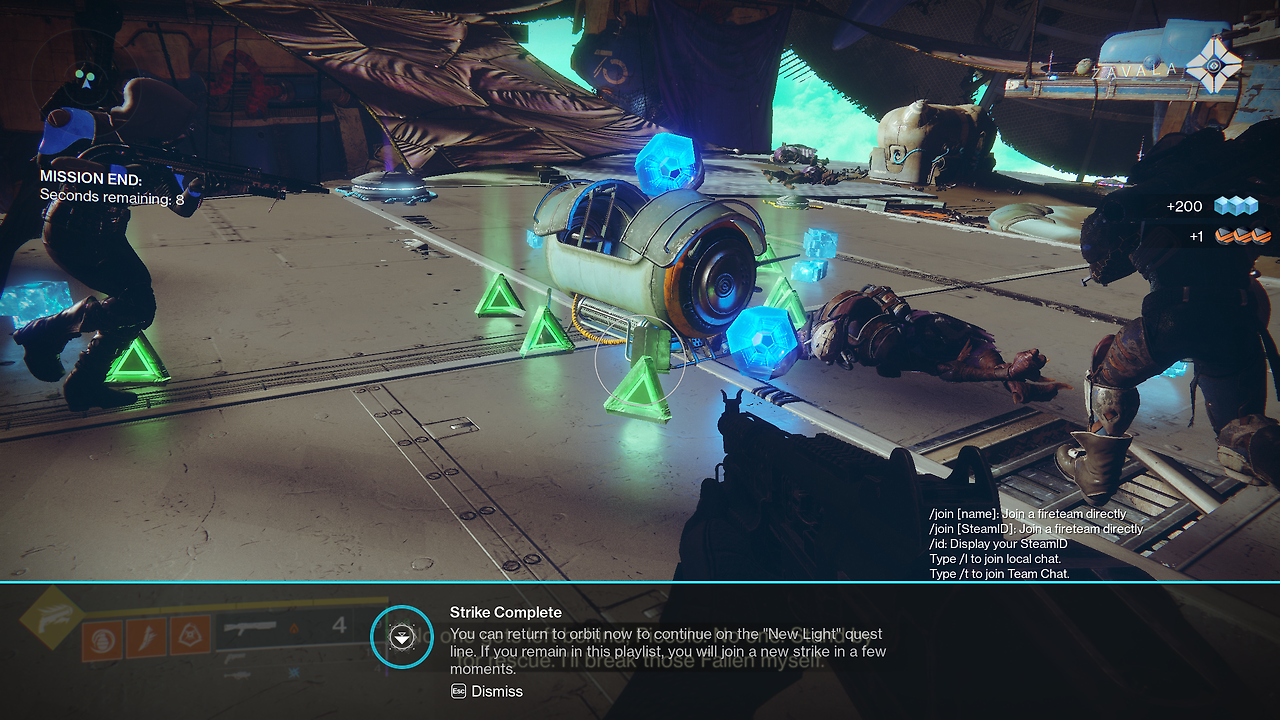Open the chat box help text
Screen dimensions: 1280x720
click(1035, 544)
